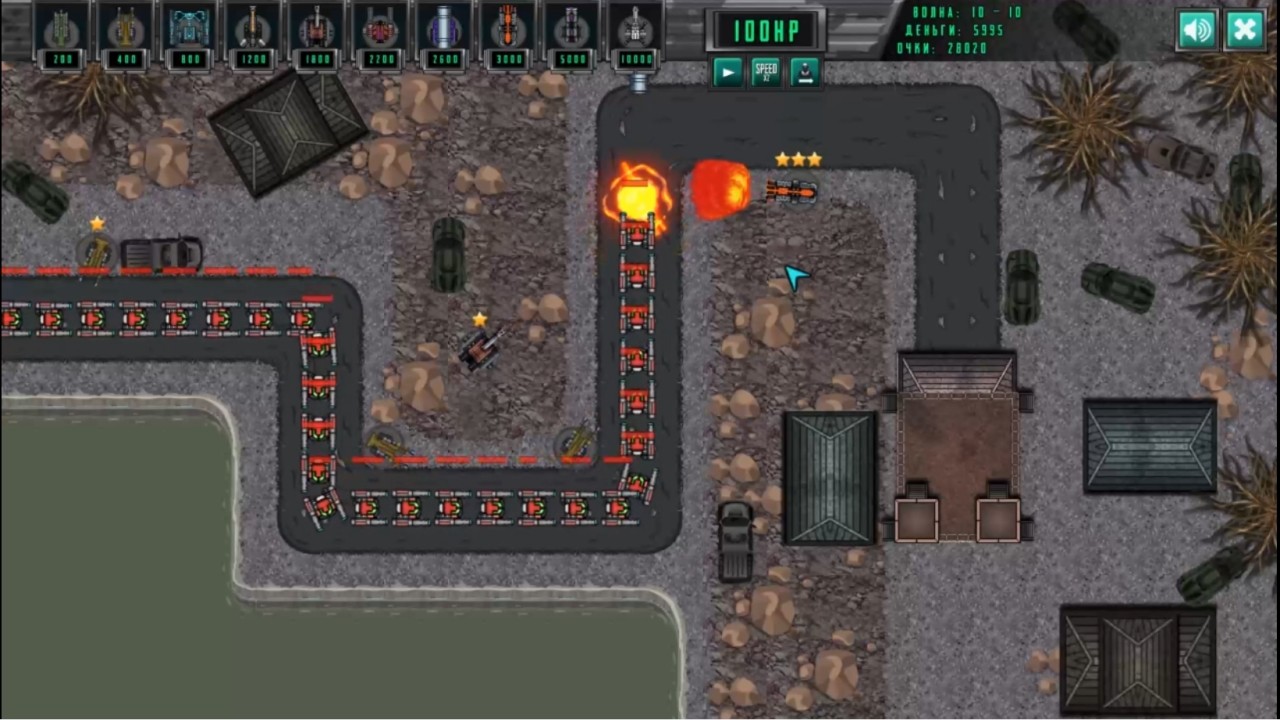Select the 1200-cost rocket tower
The width and height of the screenshot is (1280, 720).
coord(253,30)
